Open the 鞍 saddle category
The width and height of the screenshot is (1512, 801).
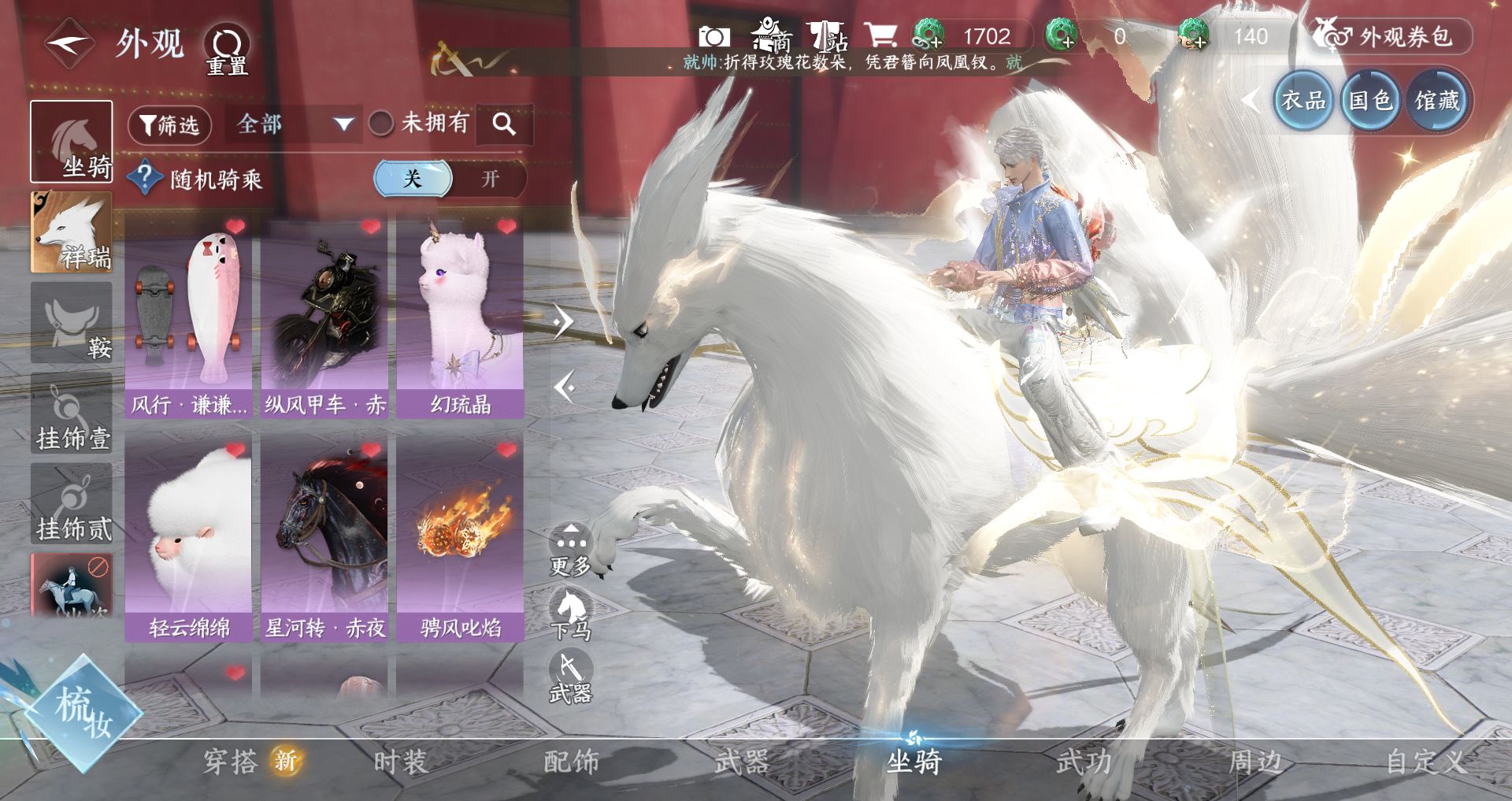click(x=71, y=323)
